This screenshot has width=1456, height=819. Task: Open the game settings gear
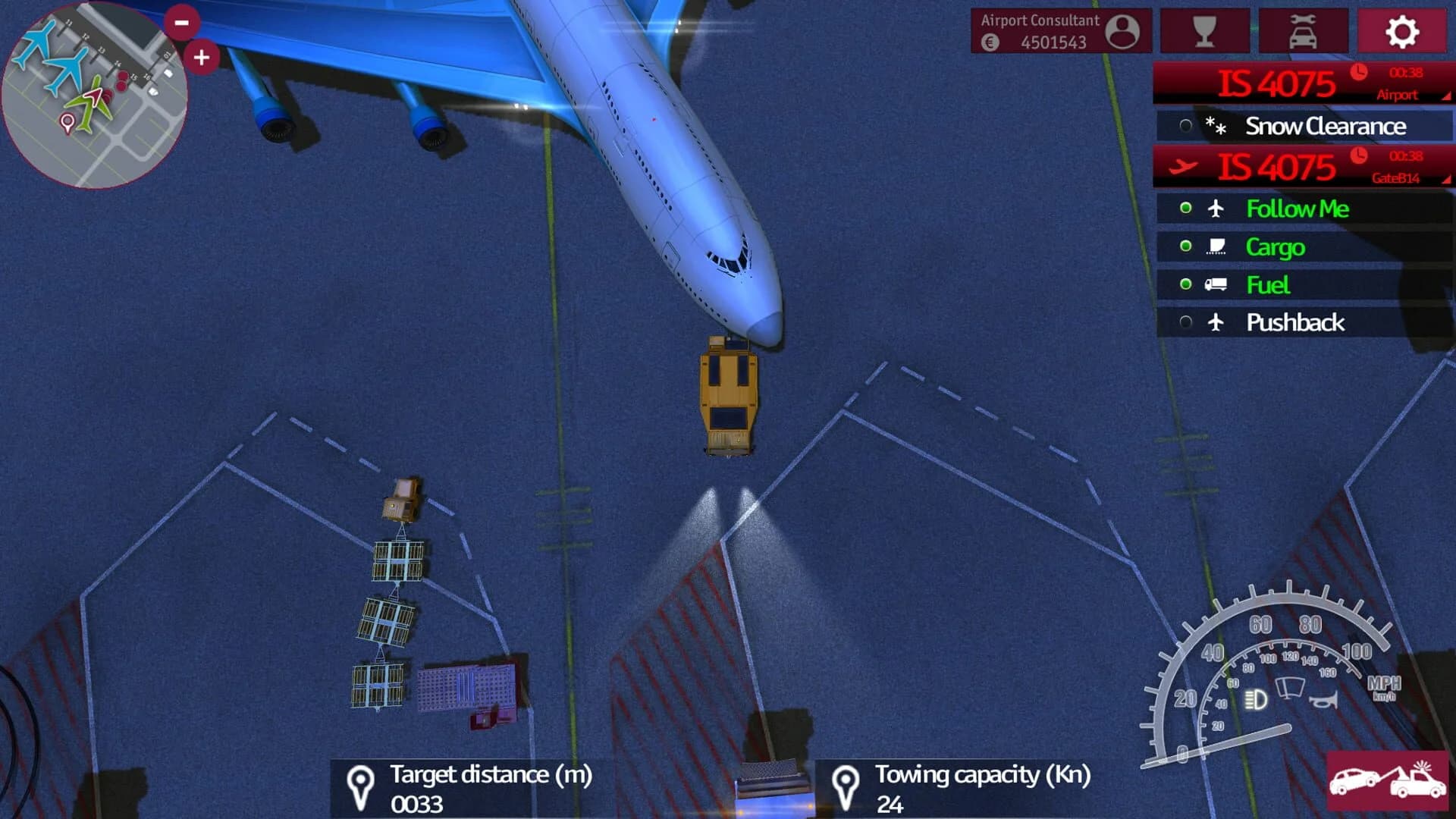(1401, 31)
